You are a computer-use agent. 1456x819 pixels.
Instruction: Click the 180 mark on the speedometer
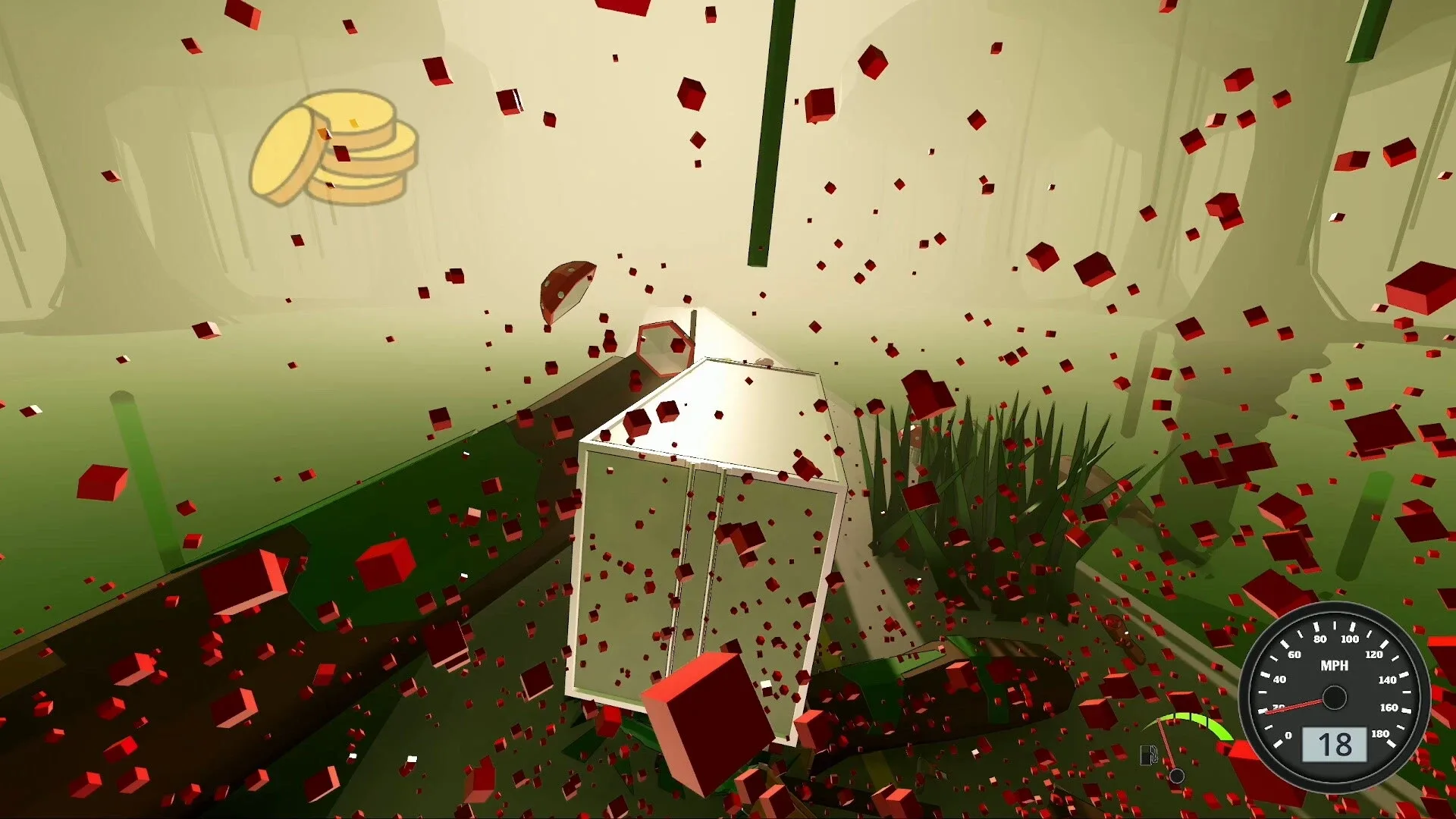1380,733
